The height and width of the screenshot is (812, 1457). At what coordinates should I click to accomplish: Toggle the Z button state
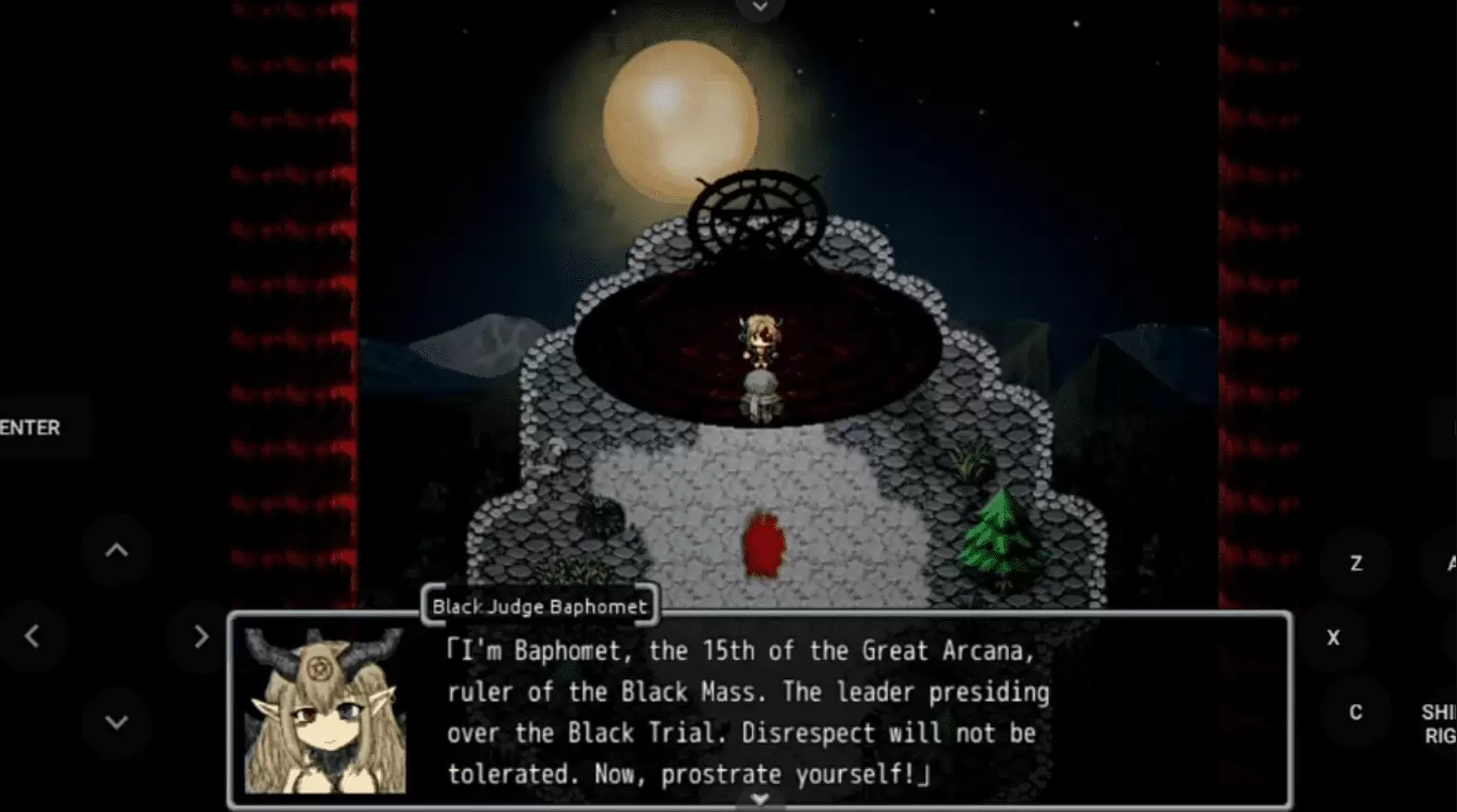[1356, 563]
